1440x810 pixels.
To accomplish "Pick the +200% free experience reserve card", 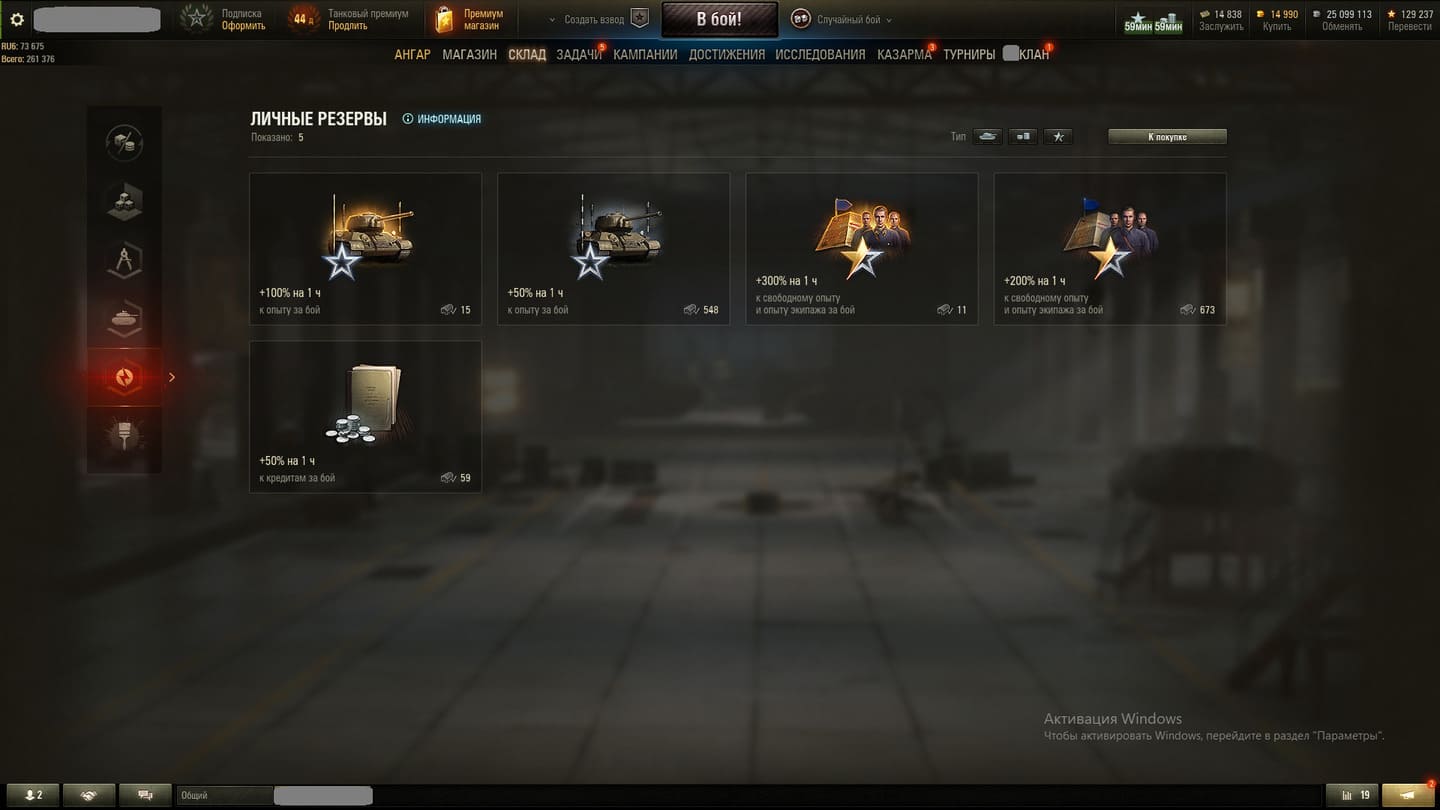I will [x=1109, y=248].
